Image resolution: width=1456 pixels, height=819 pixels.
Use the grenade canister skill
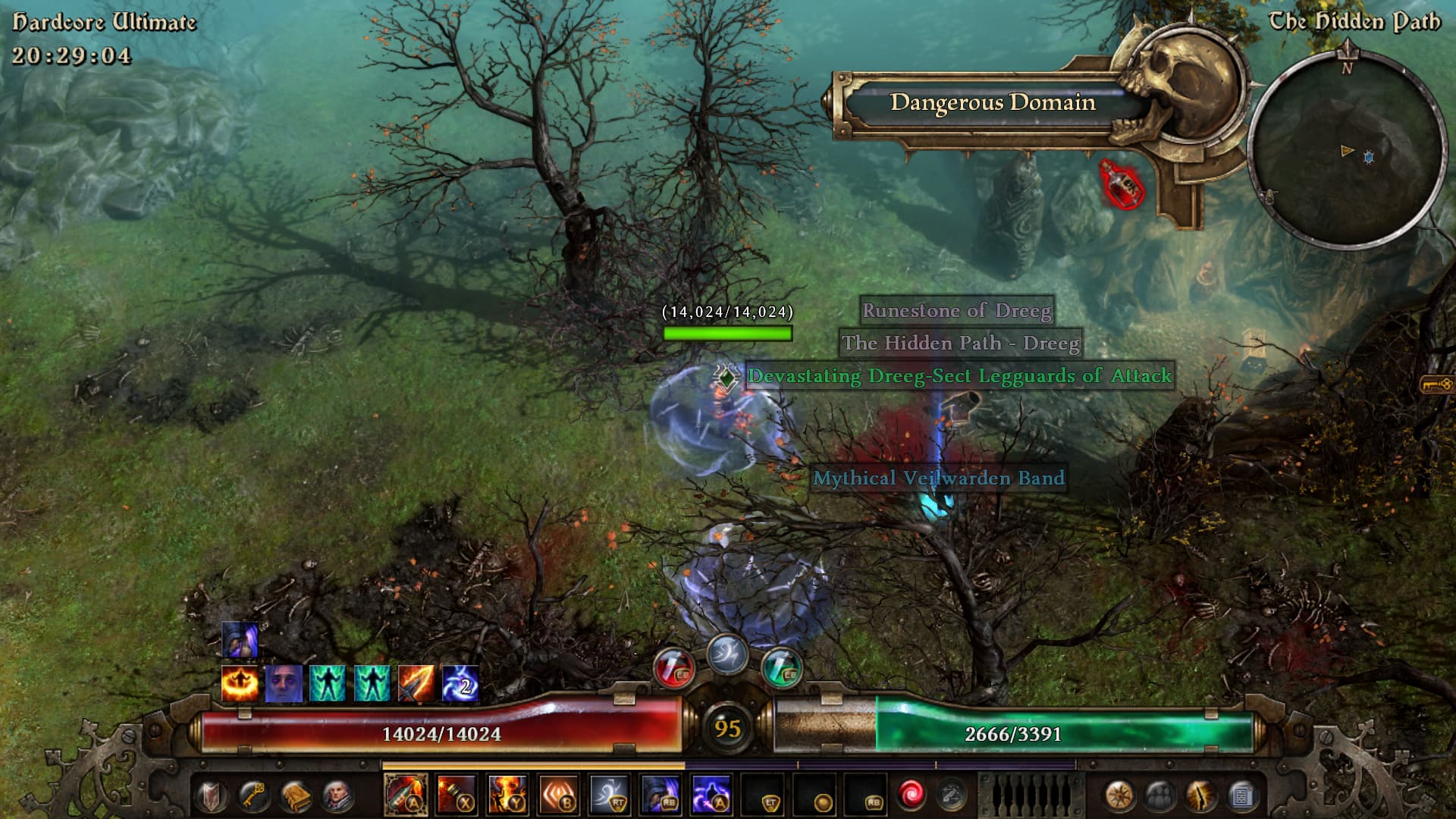457,795
